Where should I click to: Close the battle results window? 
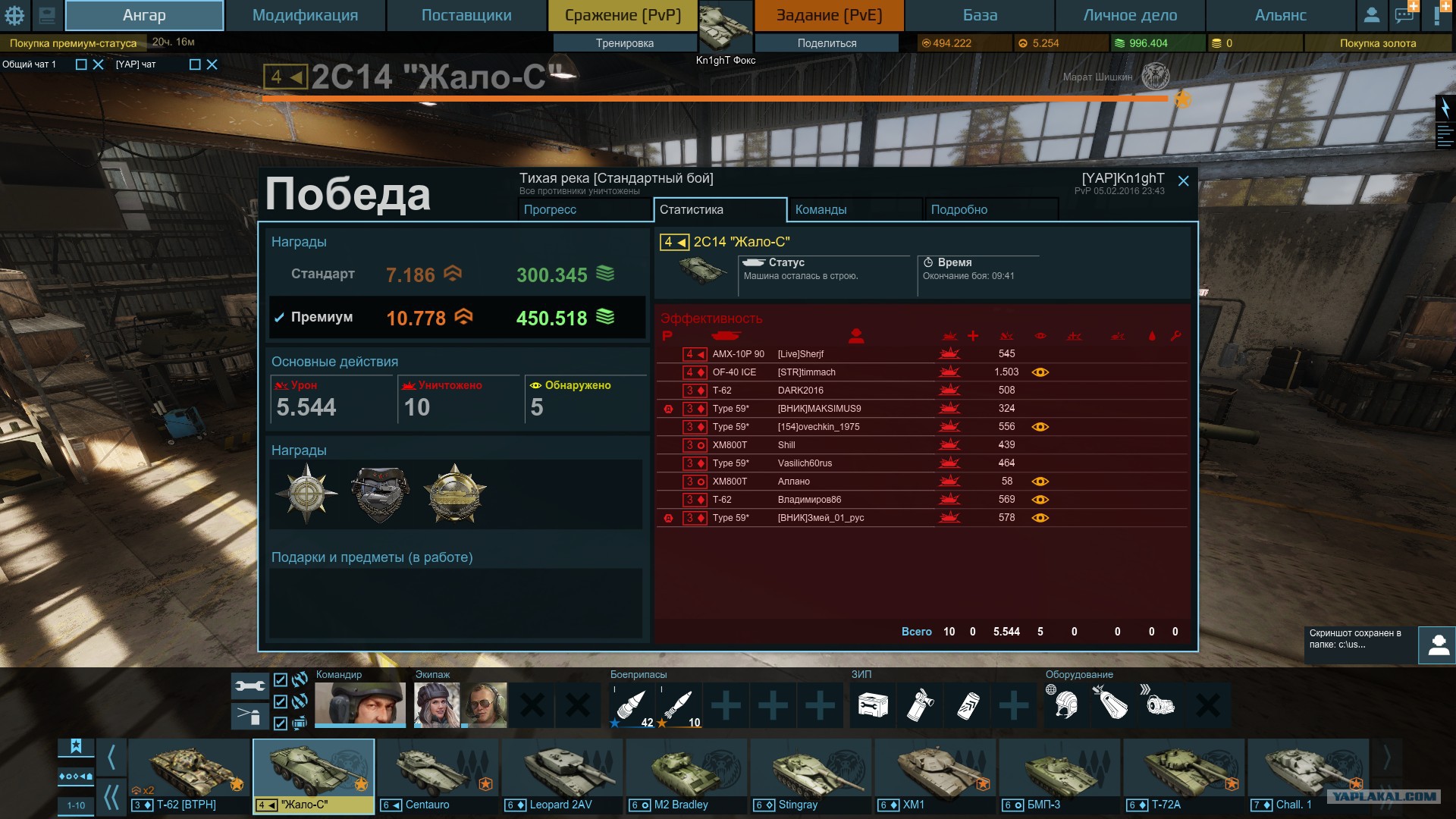point(1183,180)
